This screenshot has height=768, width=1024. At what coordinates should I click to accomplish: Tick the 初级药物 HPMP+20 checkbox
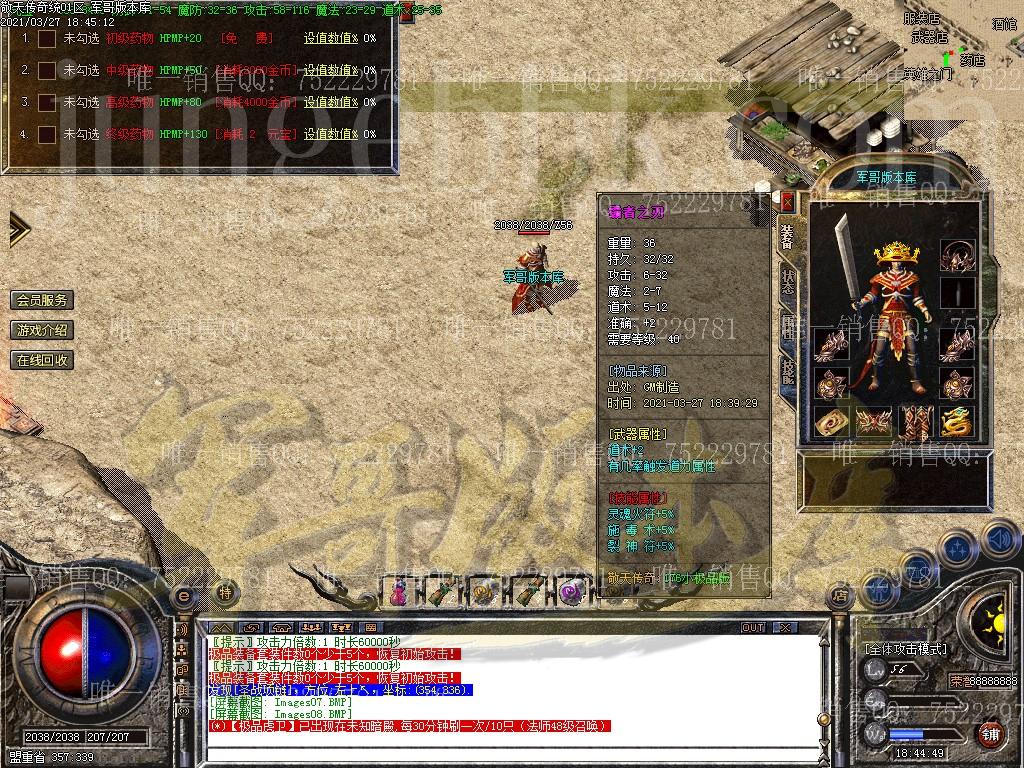click(46, 39)
